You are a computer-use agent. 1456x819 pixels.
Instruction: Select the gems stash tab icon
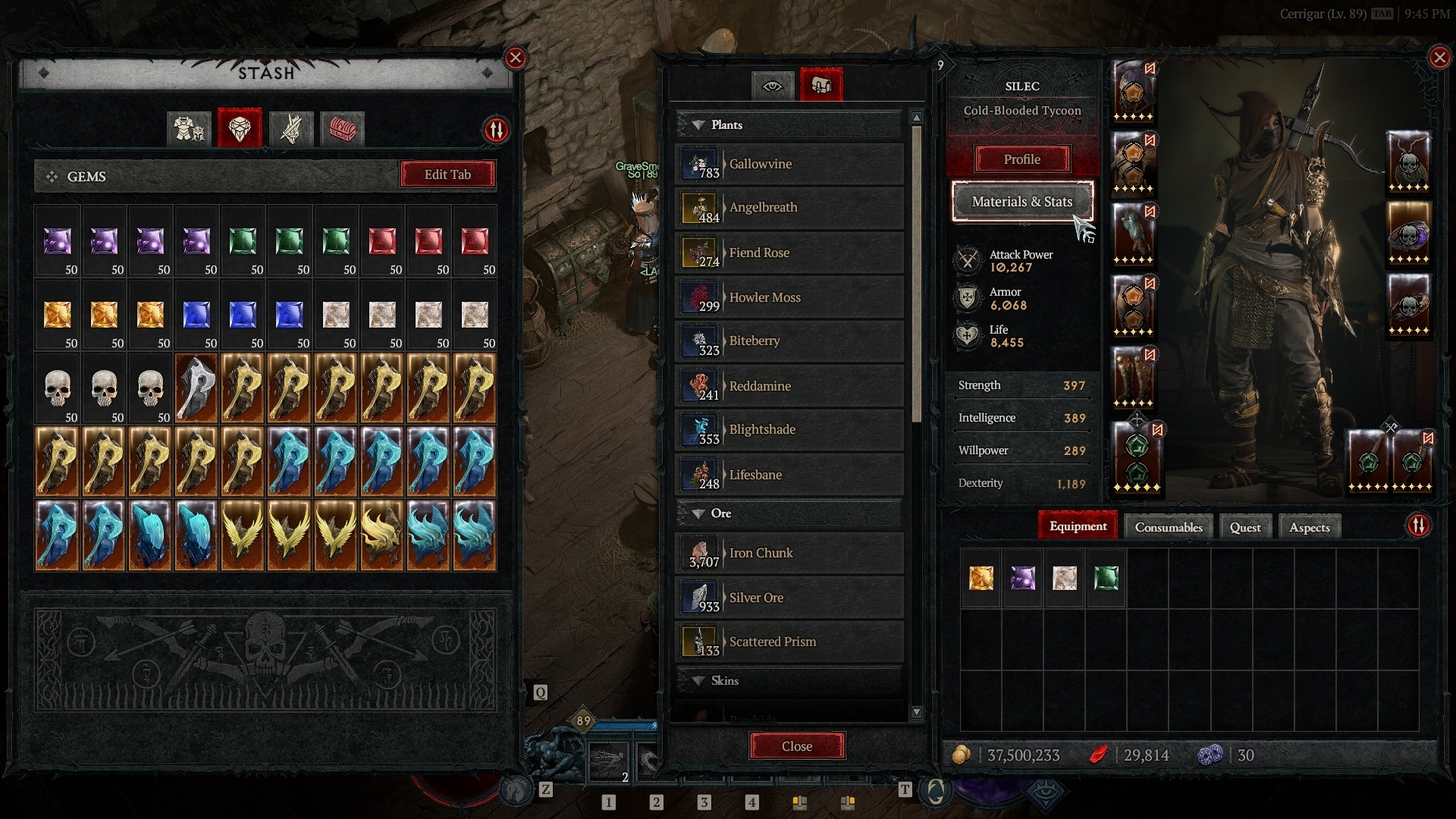[240, 129]
